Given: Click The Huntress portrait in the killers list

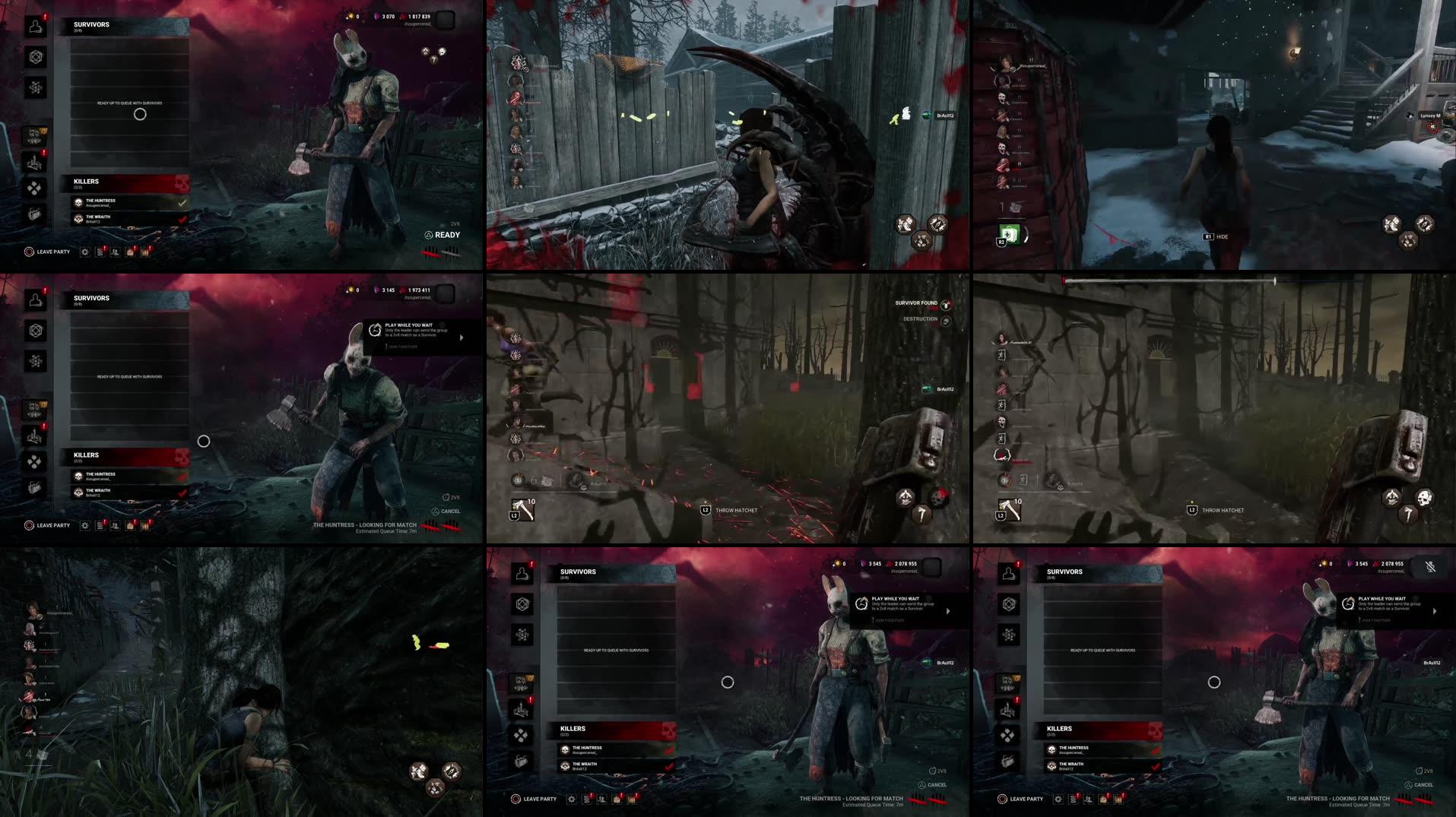Looking at the screenshot, I should click(x=79, y=201).
